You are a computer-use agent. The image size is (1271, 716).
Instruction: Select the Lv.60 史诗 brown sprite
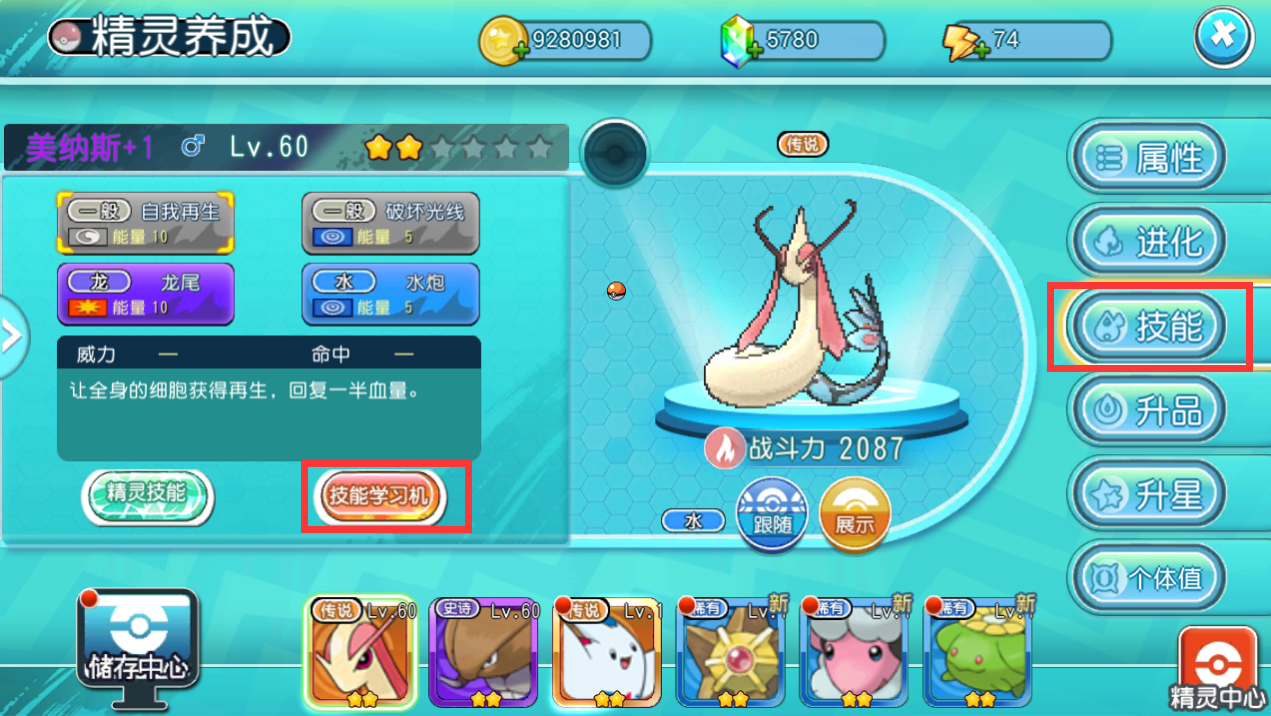[x=483, y=652]
